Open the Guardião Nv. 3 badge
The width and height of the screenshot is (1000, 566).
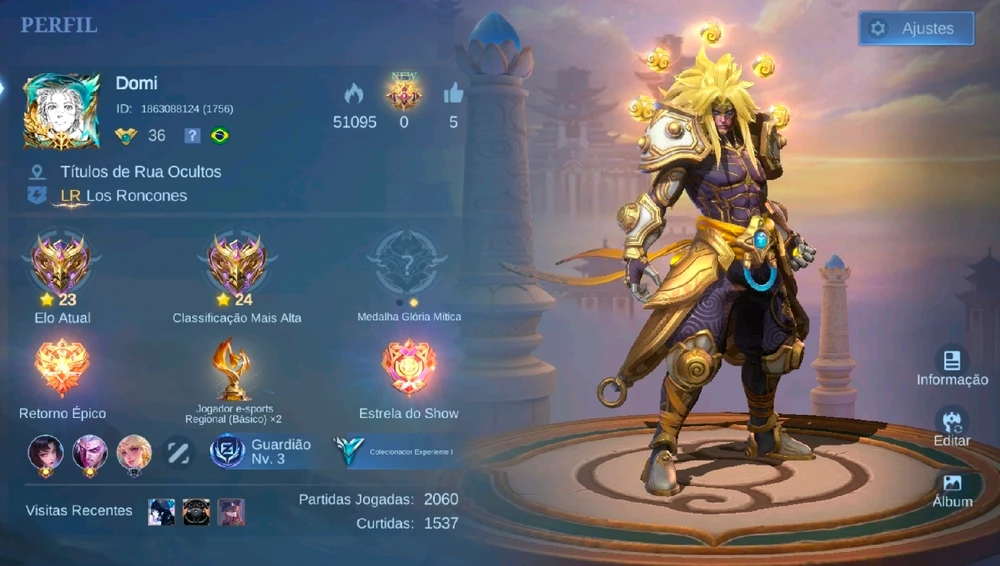(x=228, y=452)
